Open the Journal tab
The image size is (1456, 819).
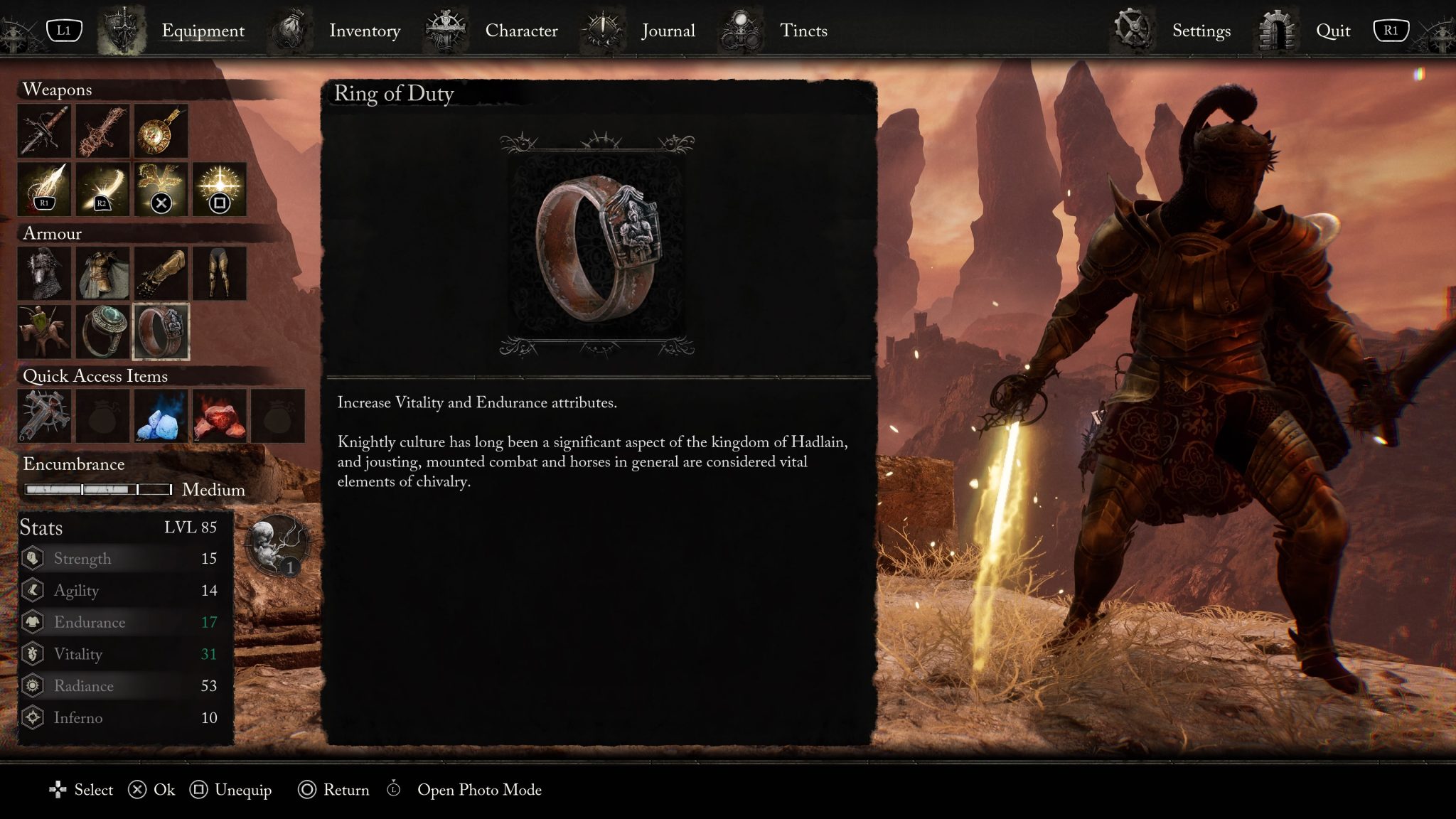pos(667,31)
